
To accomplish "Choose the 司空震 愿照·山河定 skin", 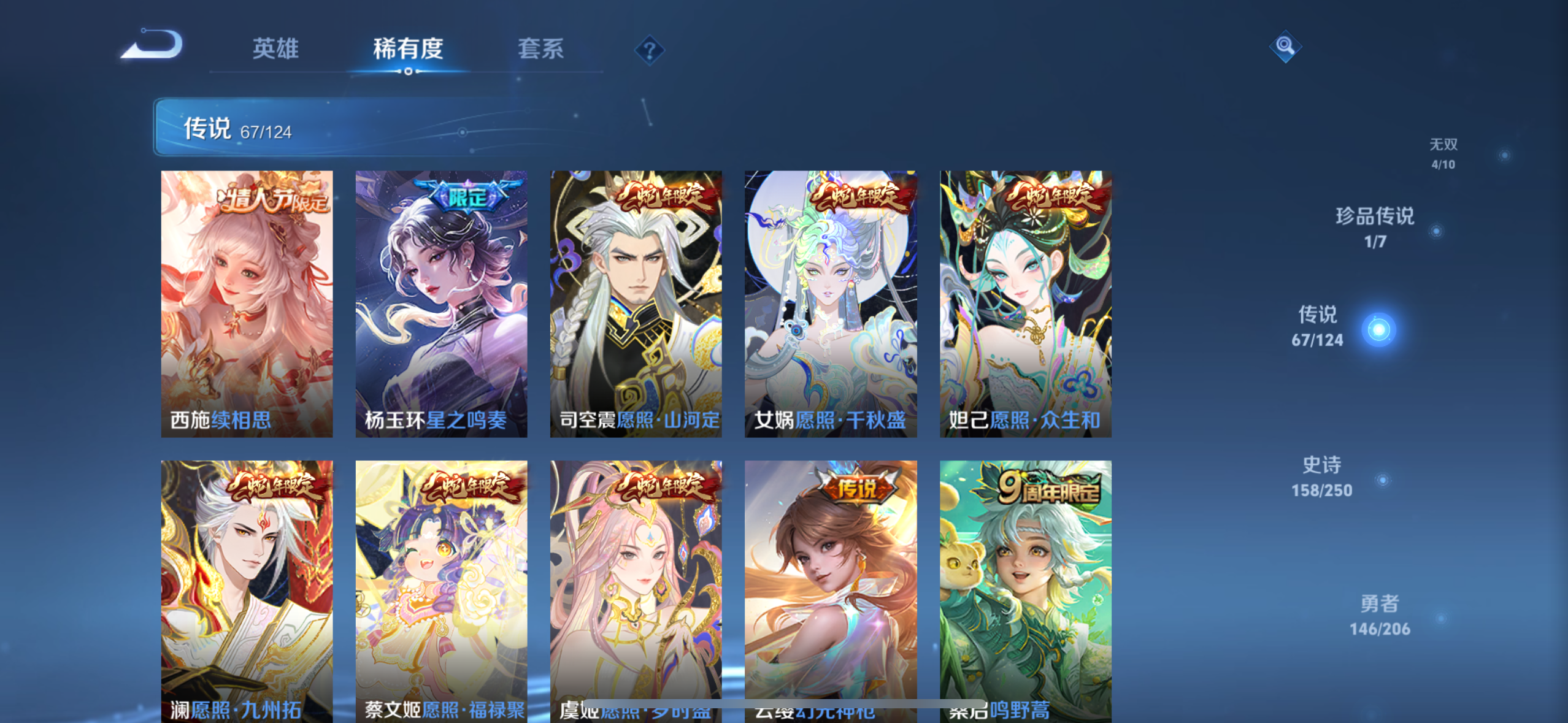I will pyautogui.click(x=636, y=304).
